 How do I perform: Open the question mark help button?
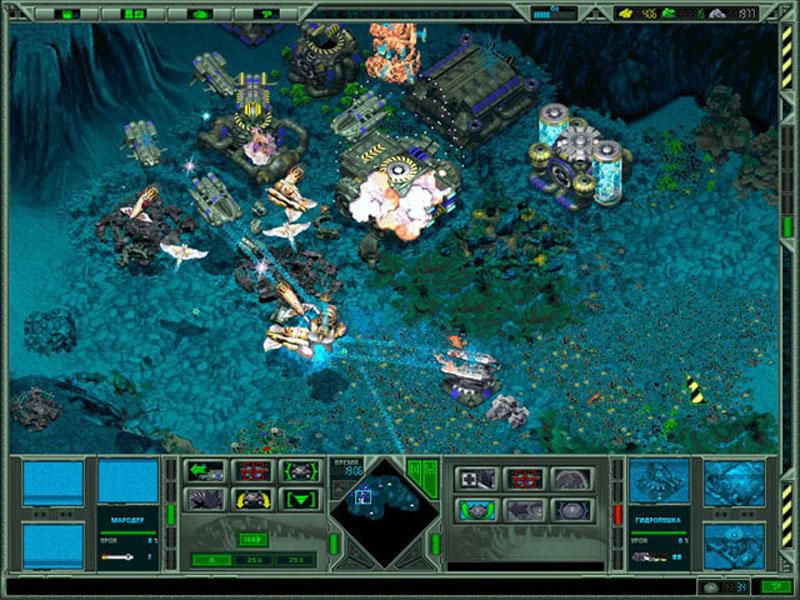point(264,14)
